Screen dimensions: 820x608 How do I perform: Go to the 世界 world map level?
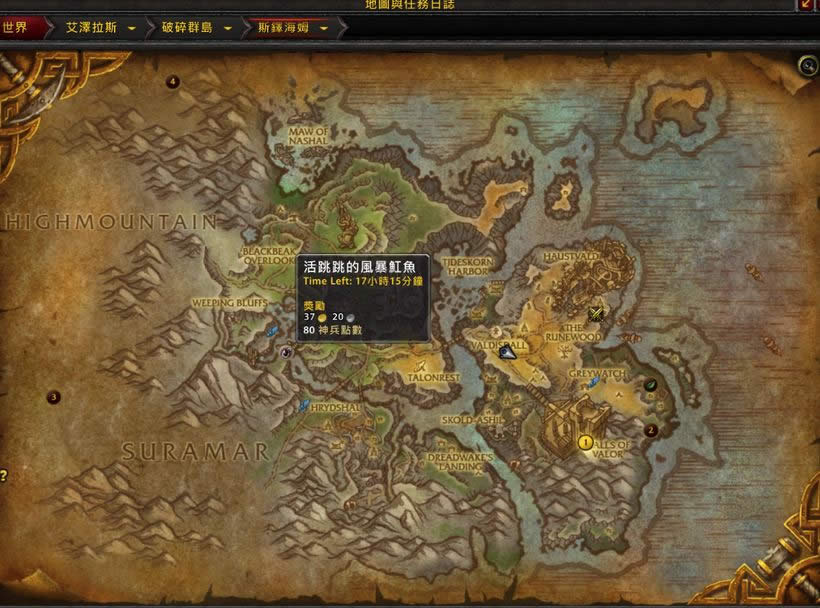[22, 28]
